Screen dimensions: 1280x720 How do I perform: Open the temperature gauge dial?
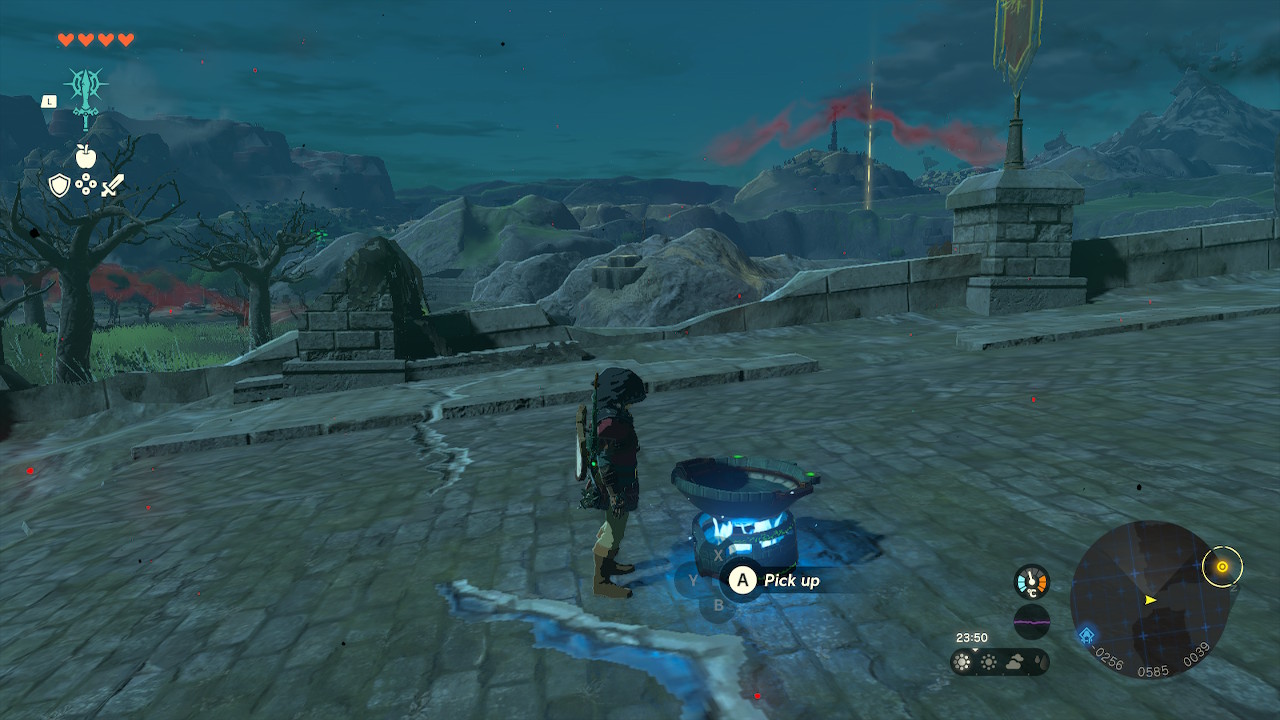point(1030,580)
